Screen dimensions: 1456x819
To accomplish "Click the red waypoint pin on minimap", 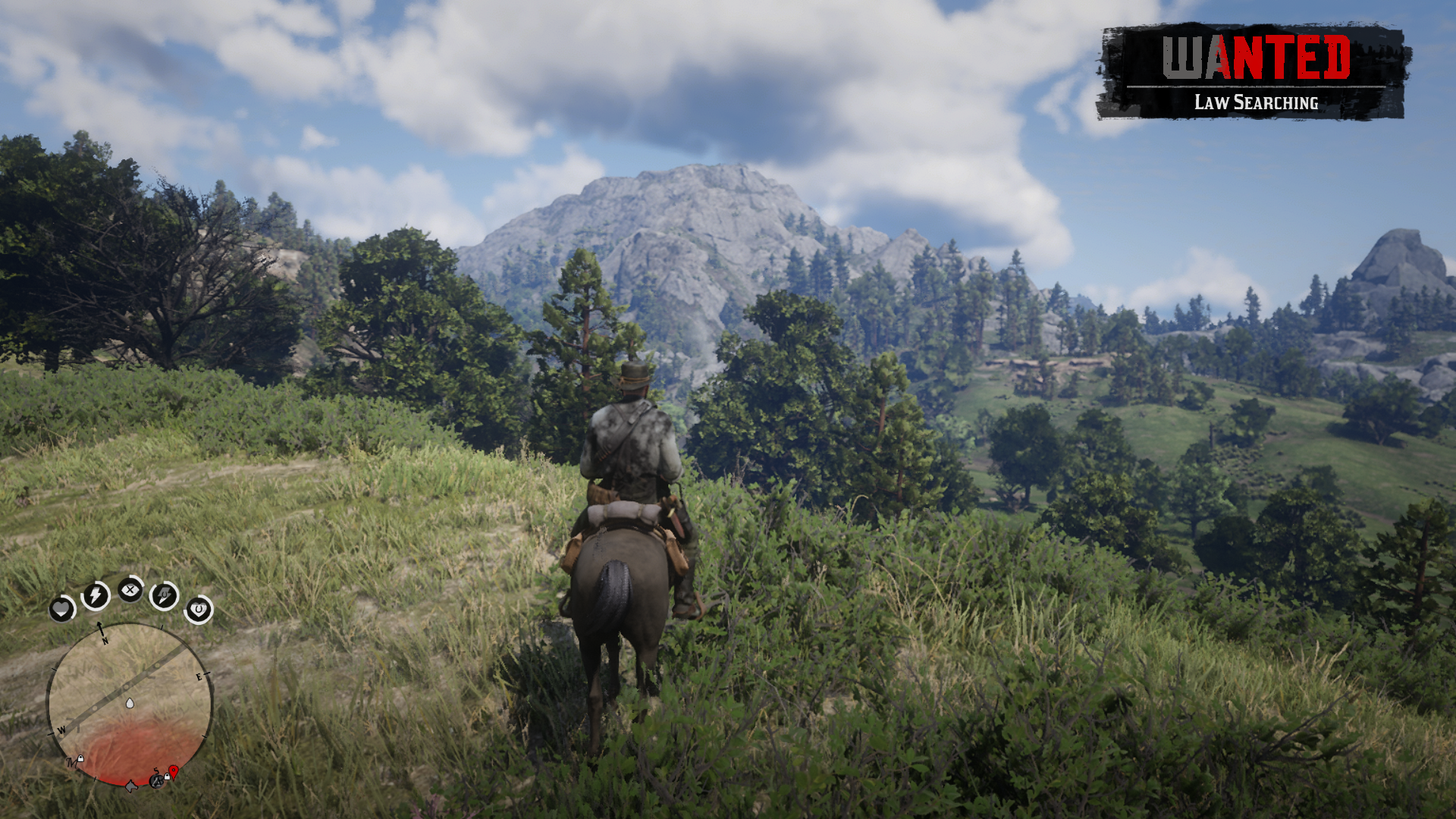I will coord(174,772).
